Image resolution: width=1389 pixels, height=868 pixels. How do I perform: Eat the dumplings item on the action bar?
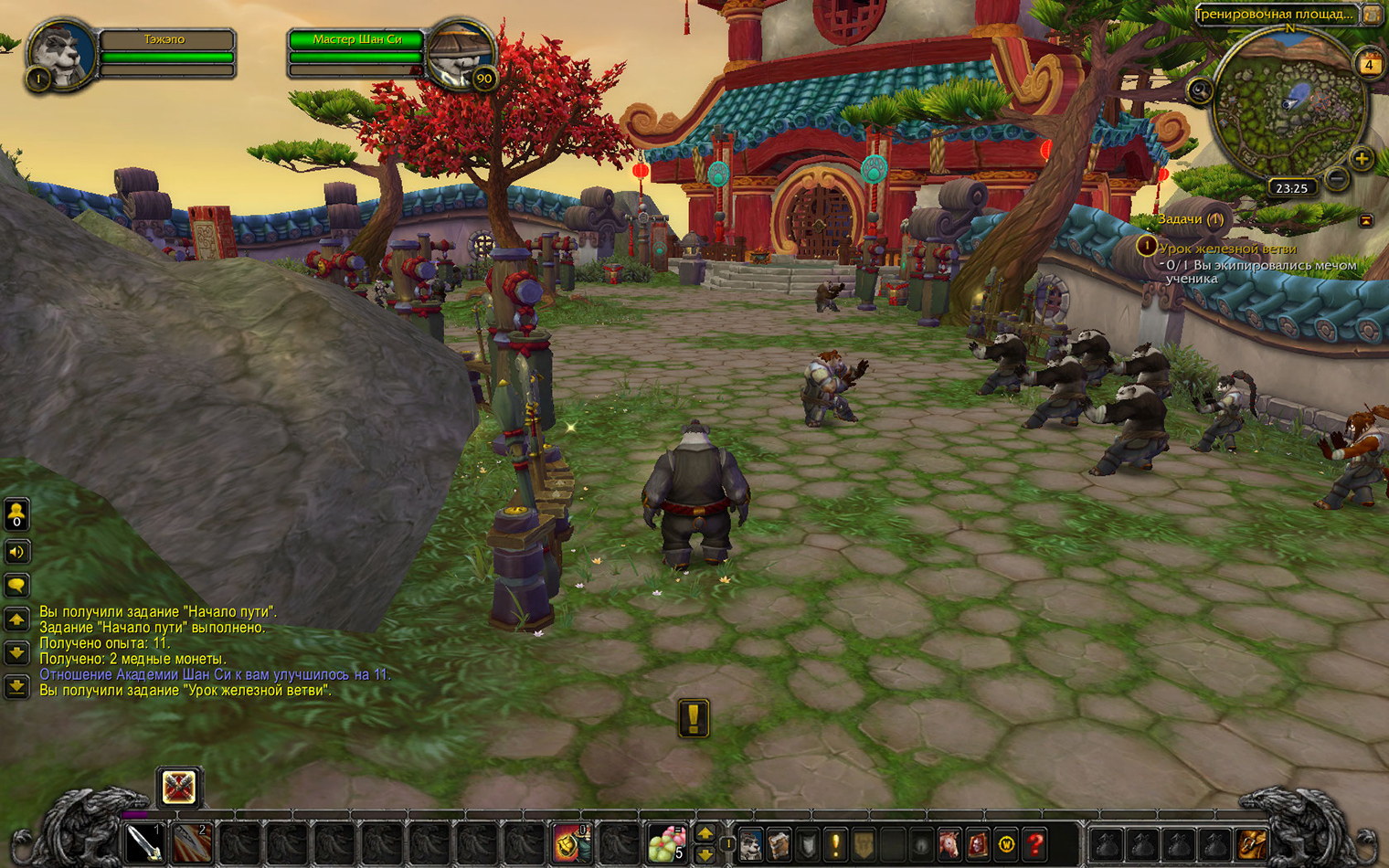(663, 842)
